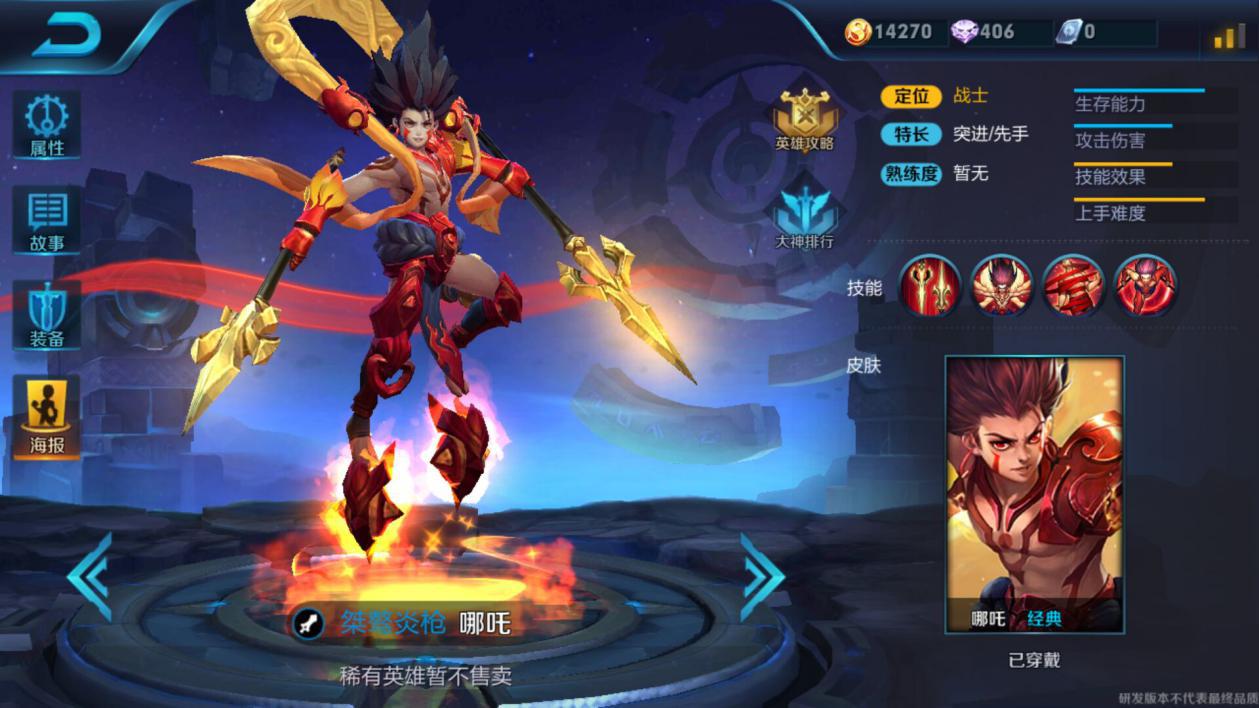Screen dimensions: 1259x708
Task: Click the purple diamond currency counter
Action: (983, 32)
